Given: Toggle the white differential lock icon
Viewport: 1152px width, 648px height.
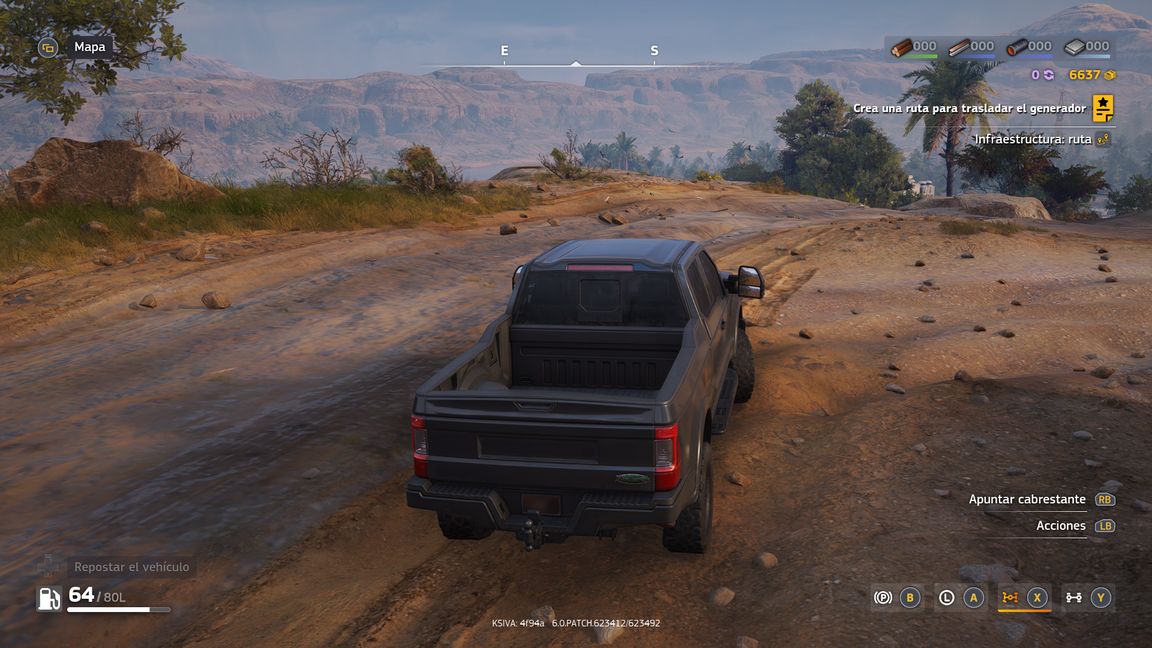Looking at the screenshot, I should tap(1074, 598).
